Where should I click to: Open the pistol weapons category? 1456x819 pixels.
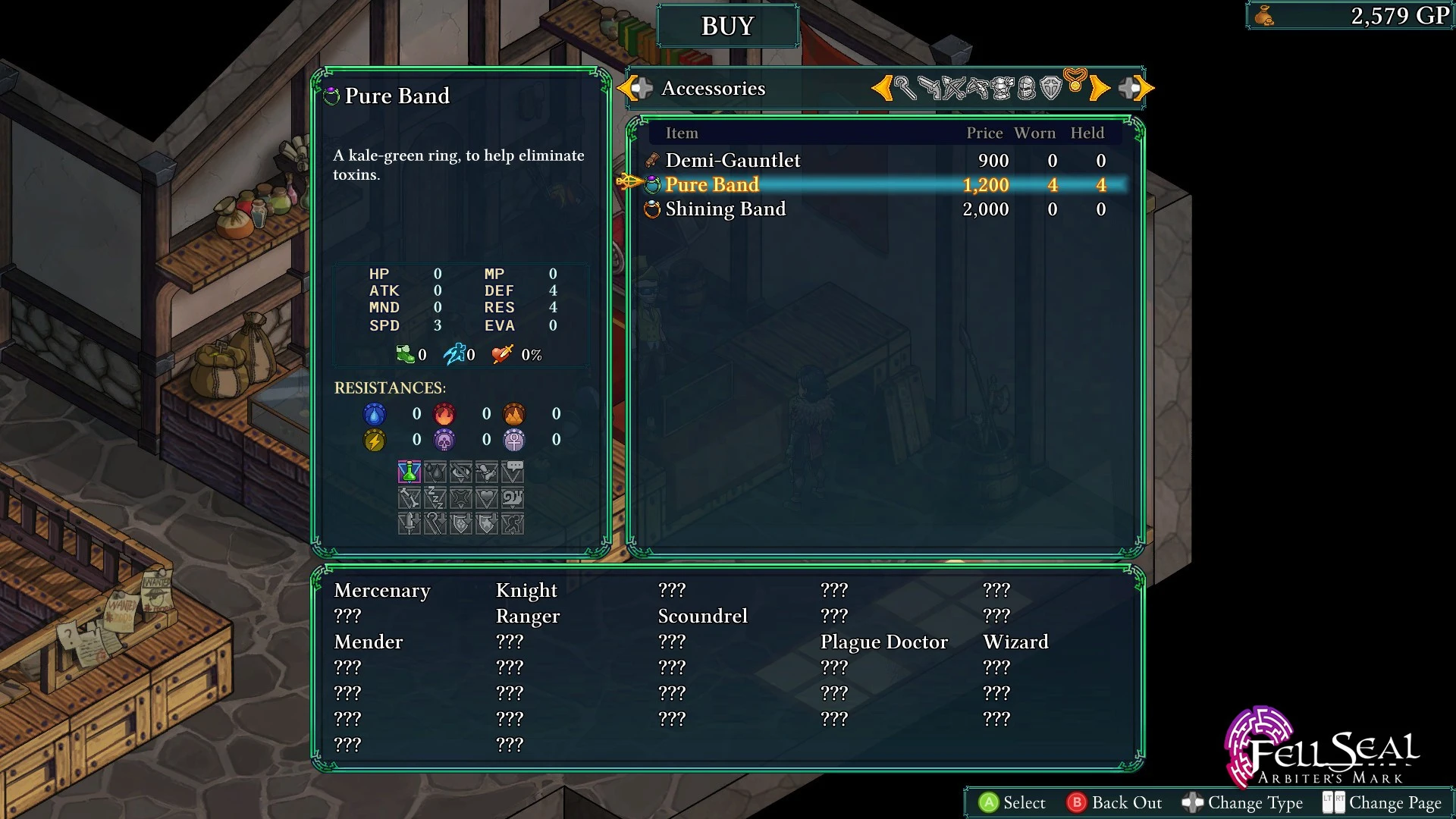[929, 89]
